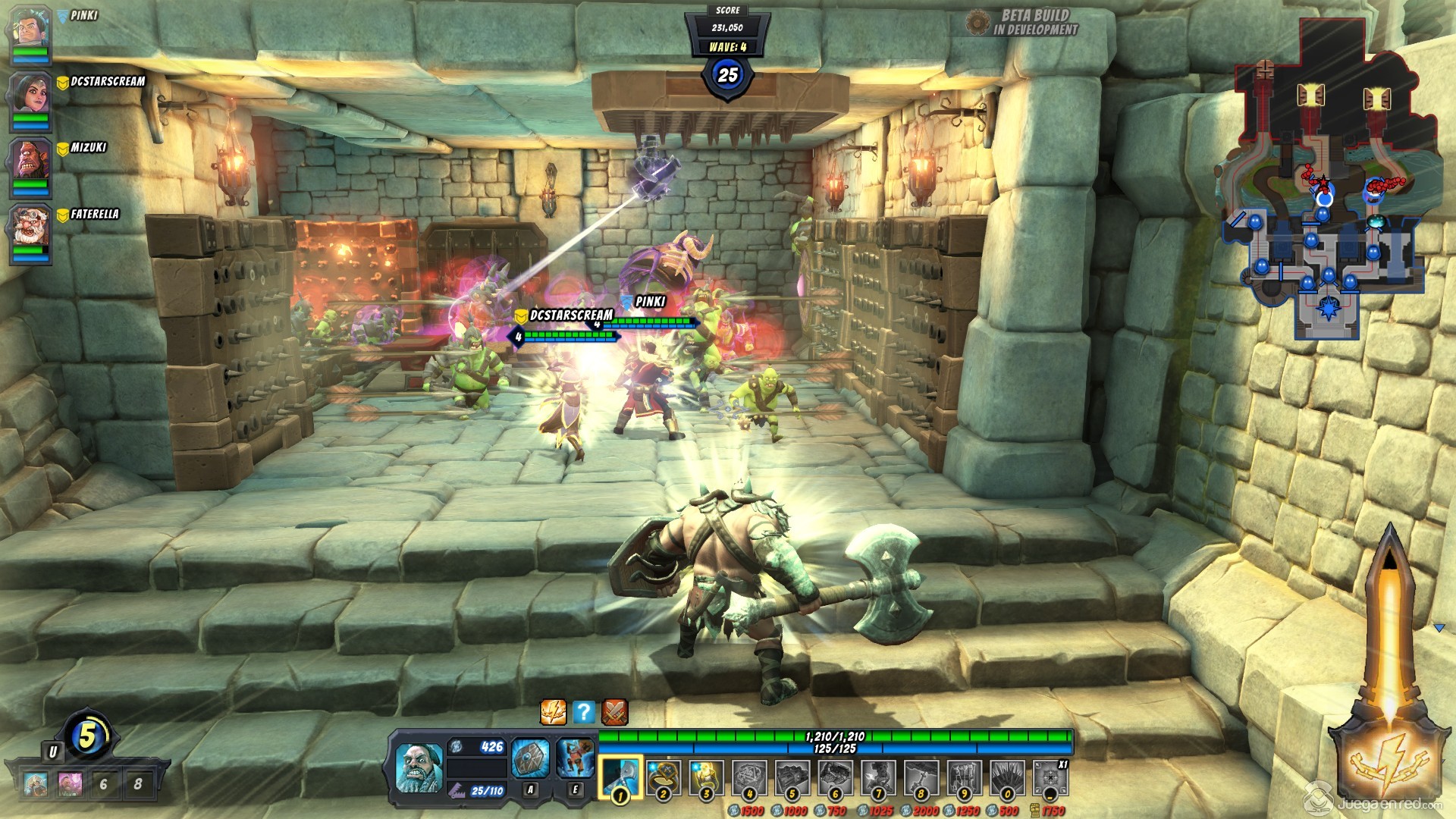1456x819 pixels.
Task: Select DCStarscream's portrait in the team list
Action: [30, 94]
